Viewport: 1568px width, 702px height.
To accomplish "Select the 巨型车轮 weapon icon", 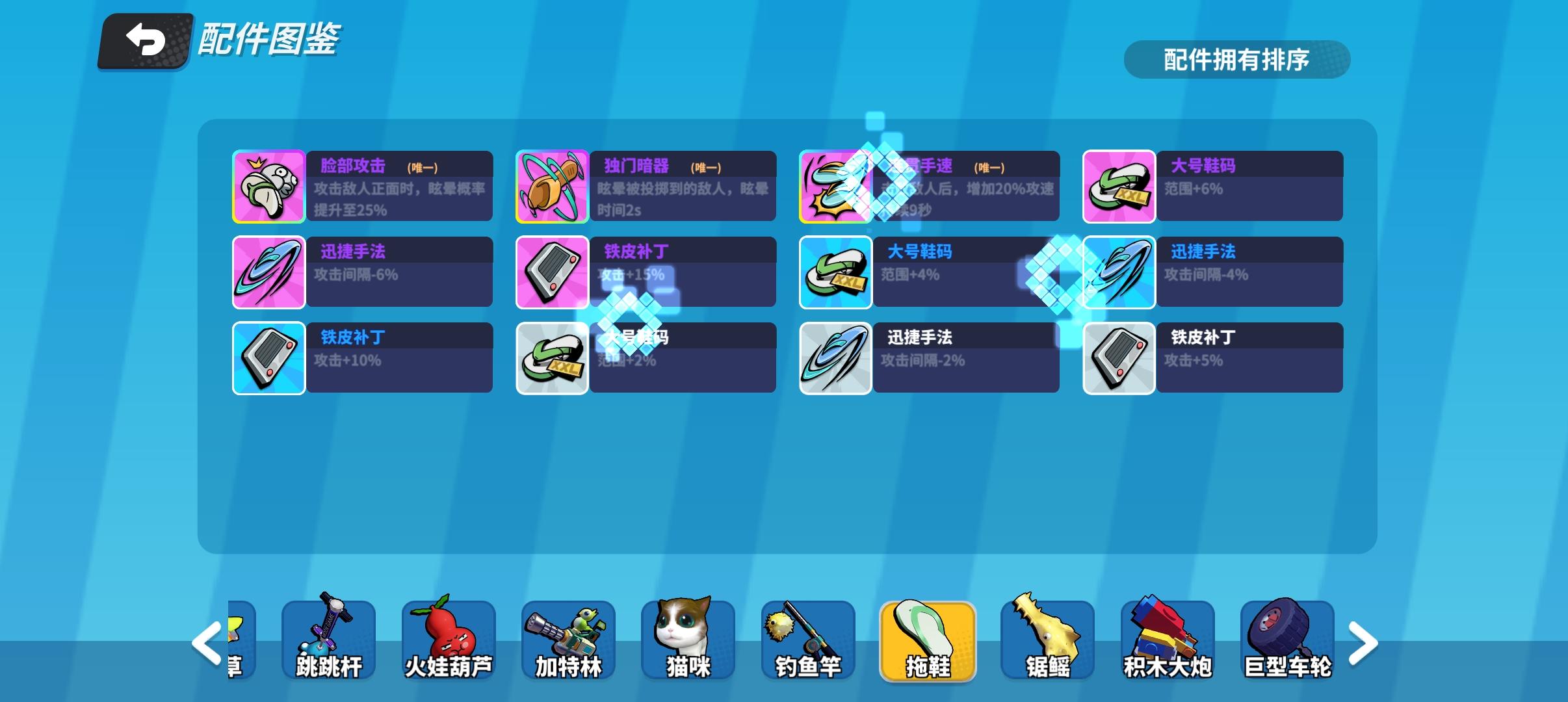I will (x=1288, y=640).
